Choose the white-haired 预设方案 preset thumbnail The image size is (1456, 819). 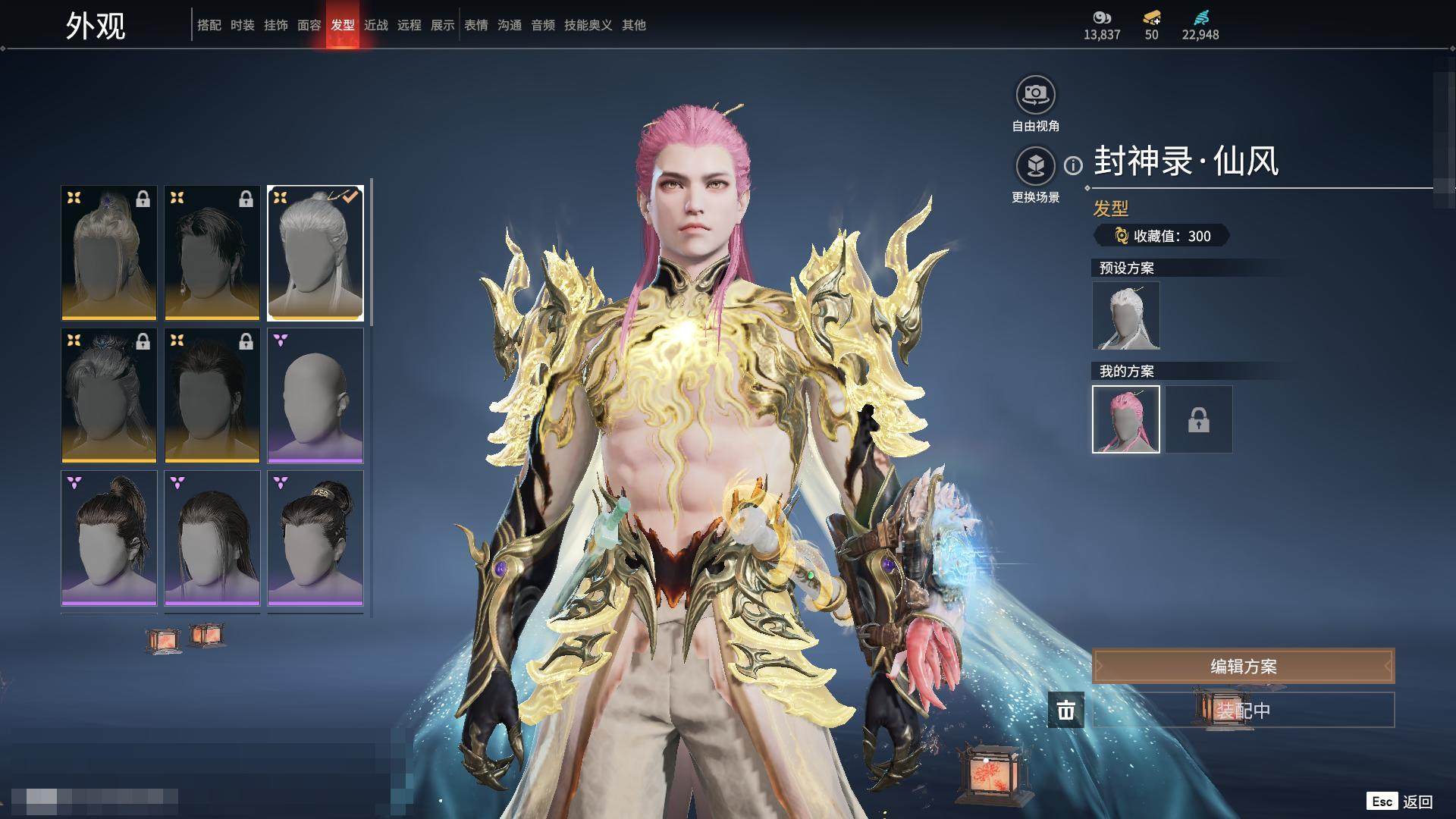pos(1125,315)
